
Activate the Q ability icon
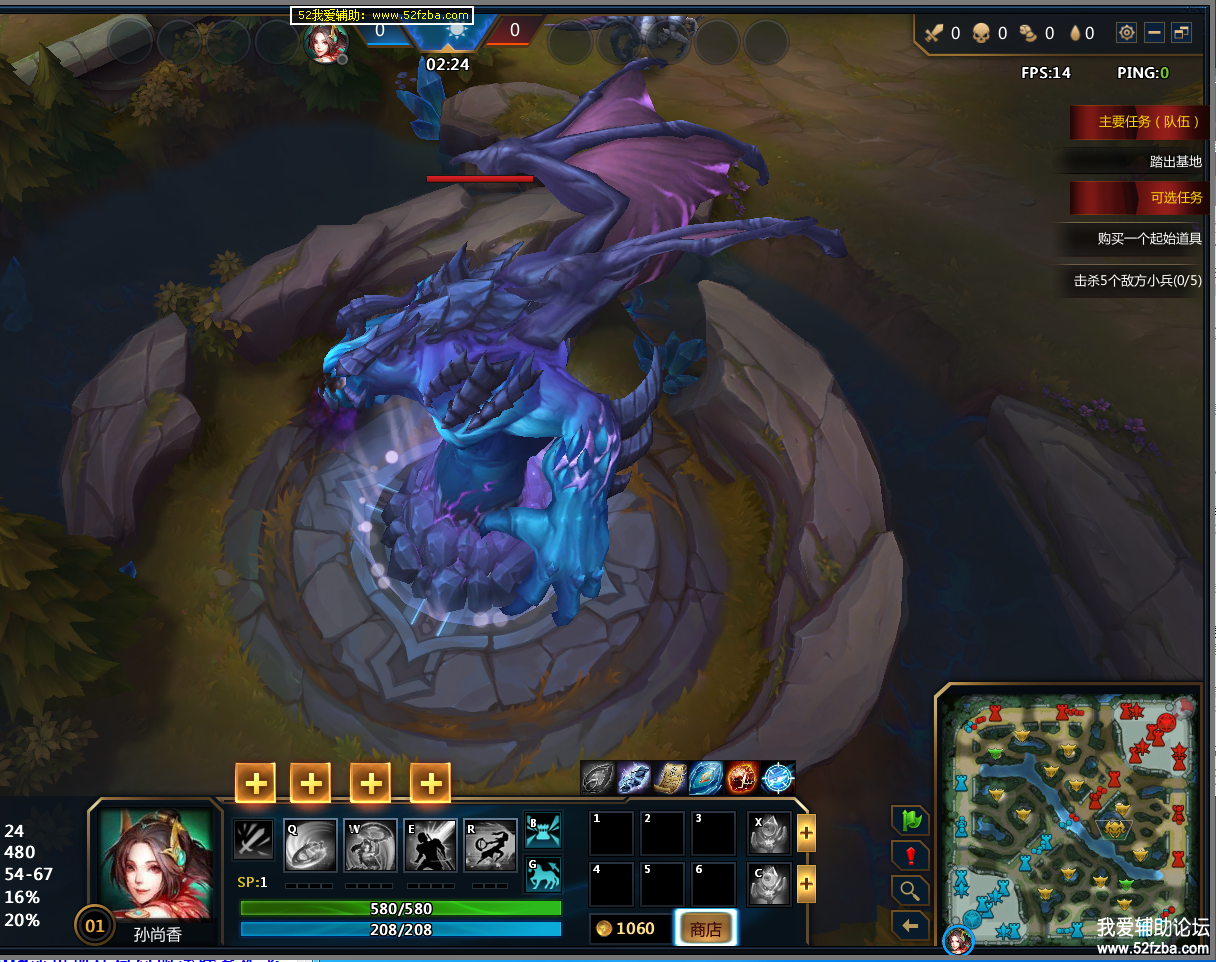(x=310, y=845)
